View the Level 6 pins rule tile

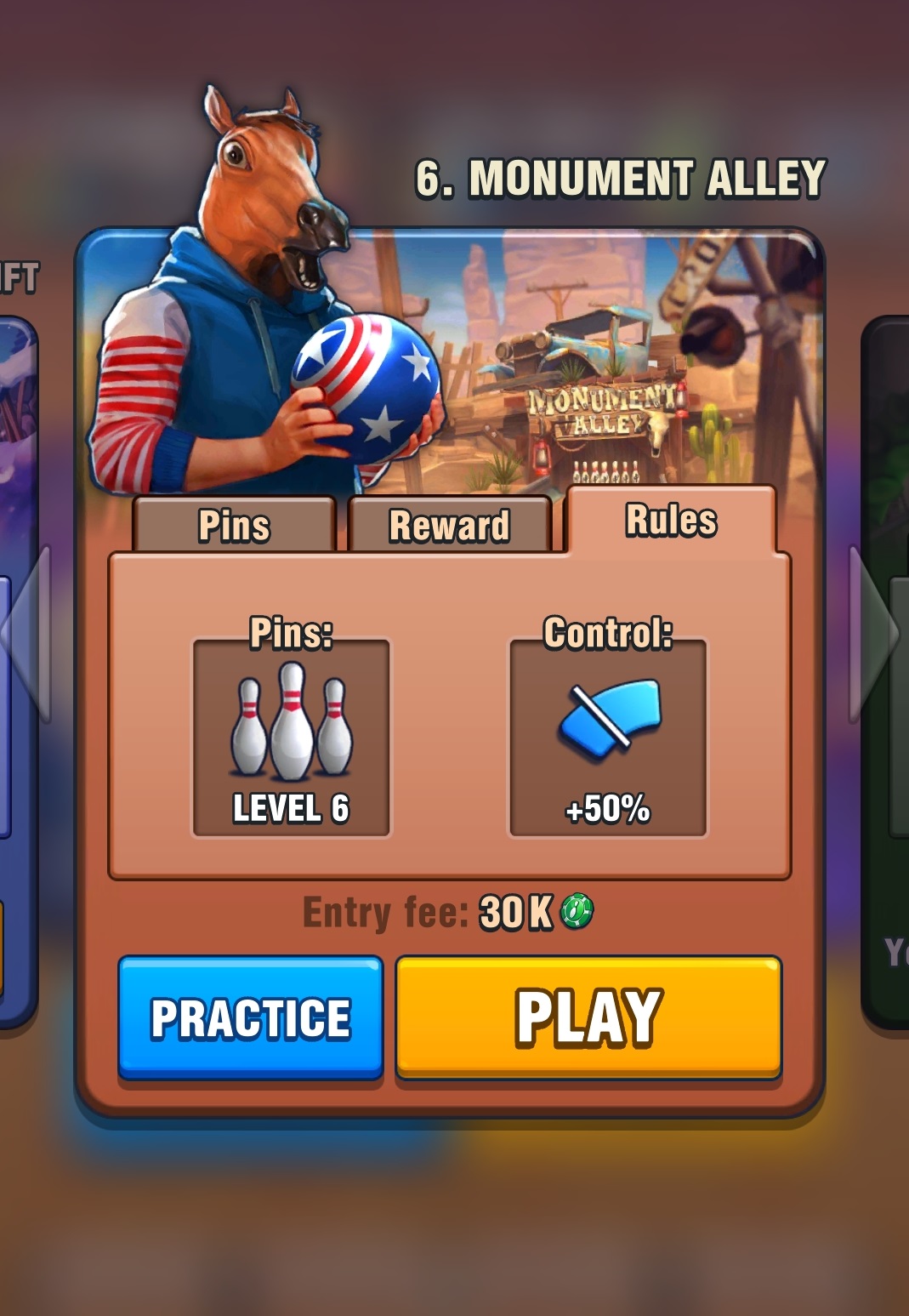point(291,738)
